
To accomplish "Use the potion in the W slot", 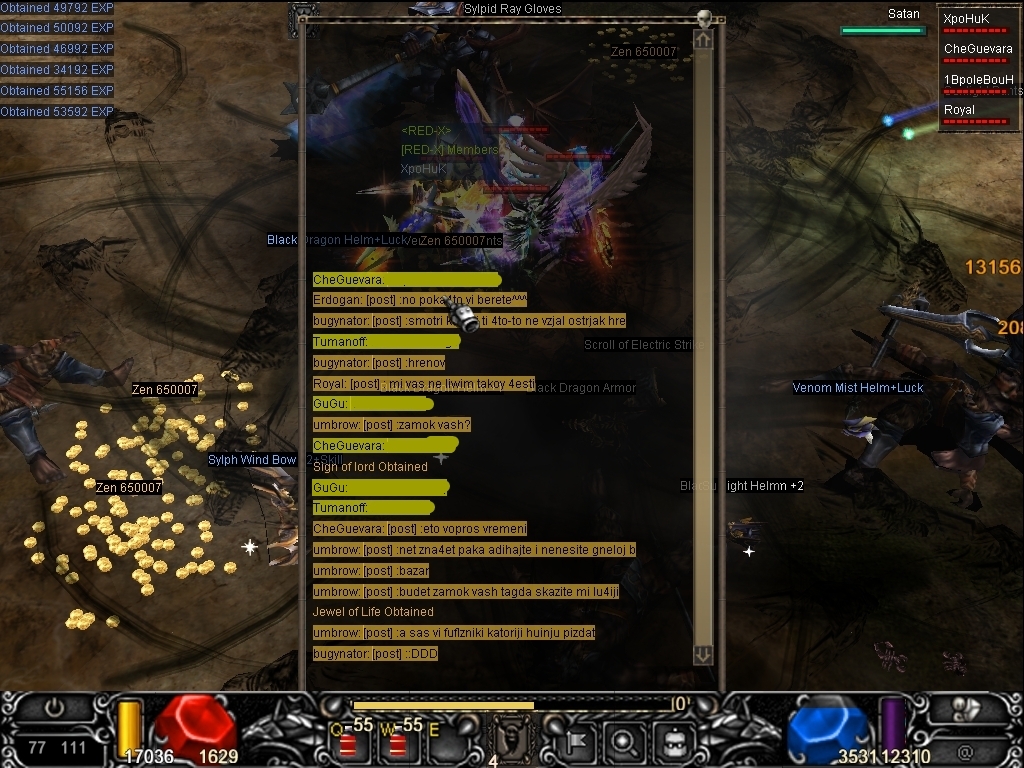I will point(397,743).
